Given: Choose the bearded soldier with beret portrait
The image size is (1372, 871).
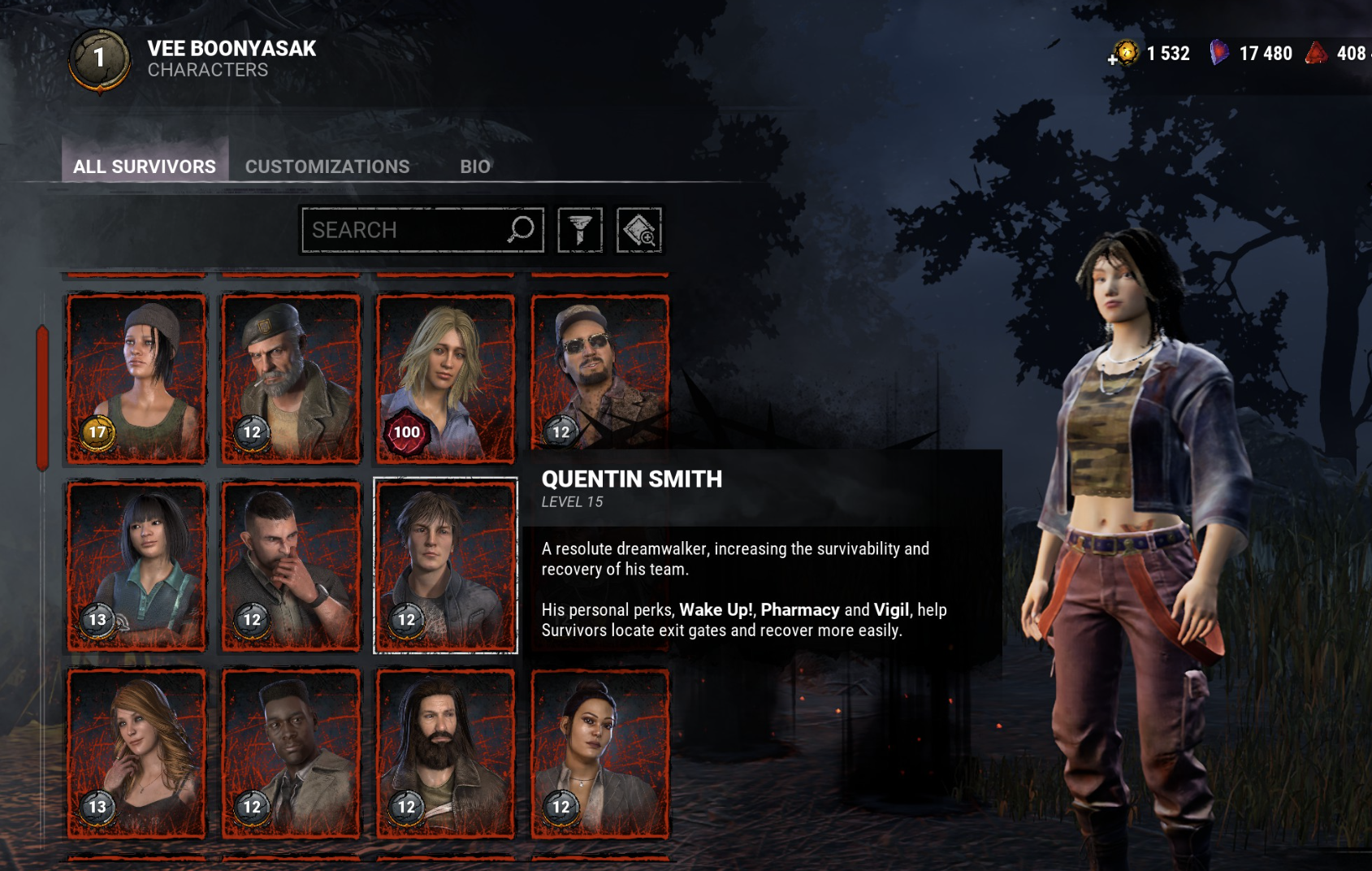Looking at the screenshot, I should click(x=291, y=378).
